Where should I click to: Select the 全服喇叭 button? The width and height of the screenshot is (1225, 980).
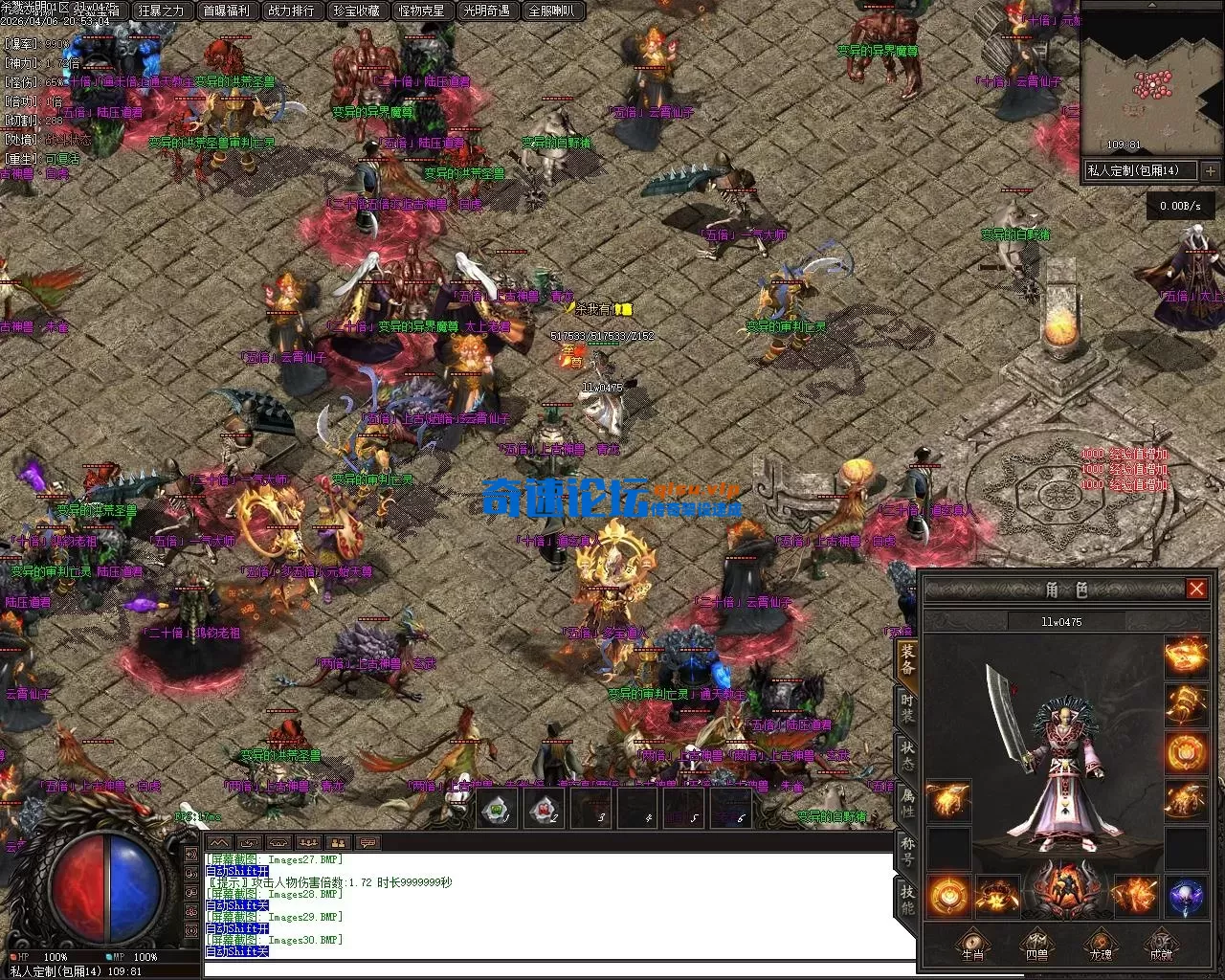tap(551, 11)
